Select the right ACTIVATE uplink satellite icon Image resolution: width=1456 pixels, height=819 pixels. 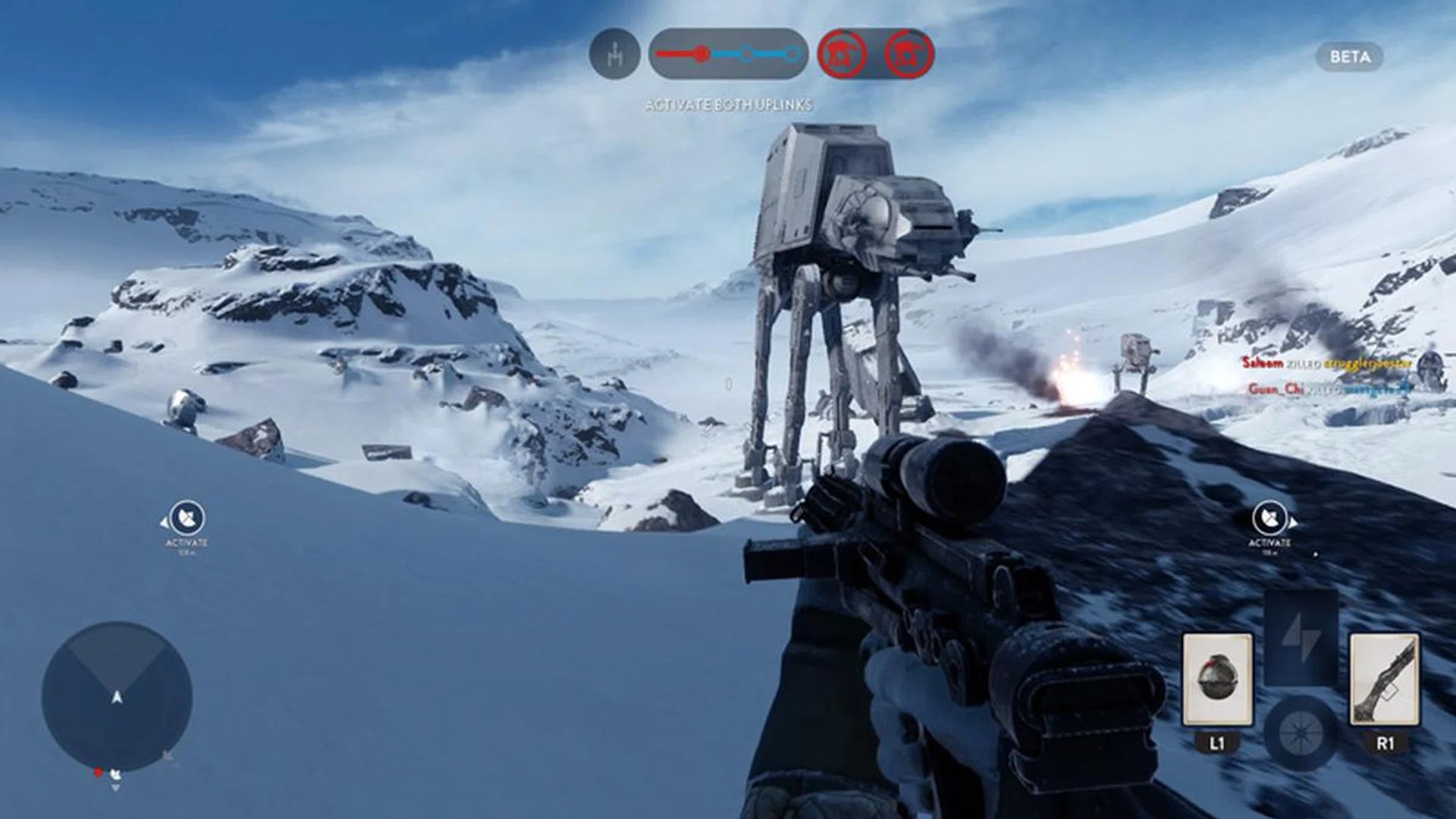[1270, 519]
